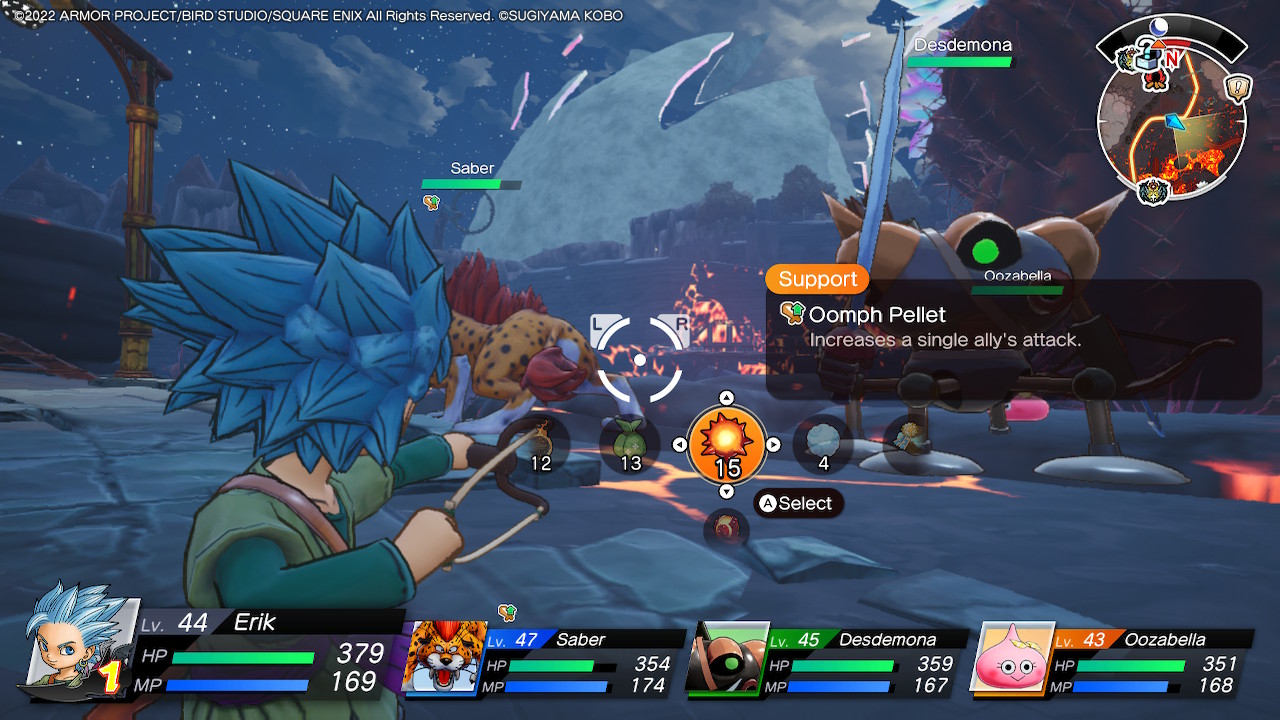
Task: Click the down arrow below the Oomph Pellet
Action: click(x=727, y=492)
